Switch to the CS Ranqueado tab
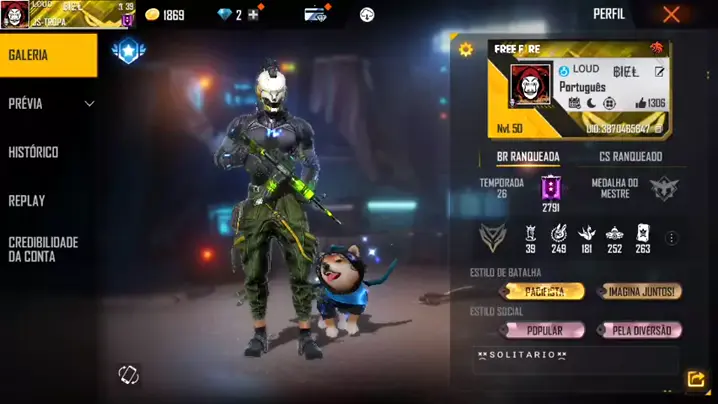 (x=630, y=157)
